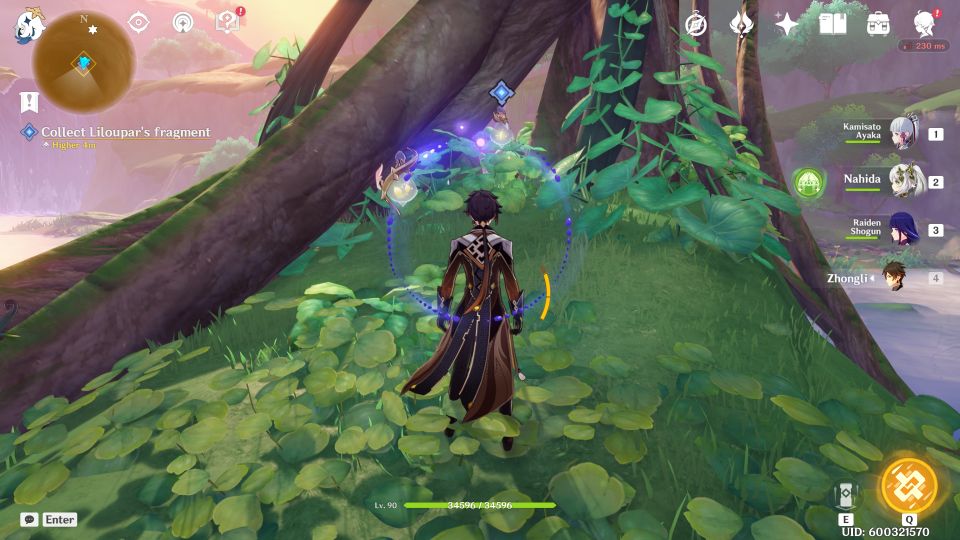Image resolution: width=960 pixels, height=540 pixels.
Task: Select the Collect Liloupar's fragment quest tracker
Action: coord(125,132)
